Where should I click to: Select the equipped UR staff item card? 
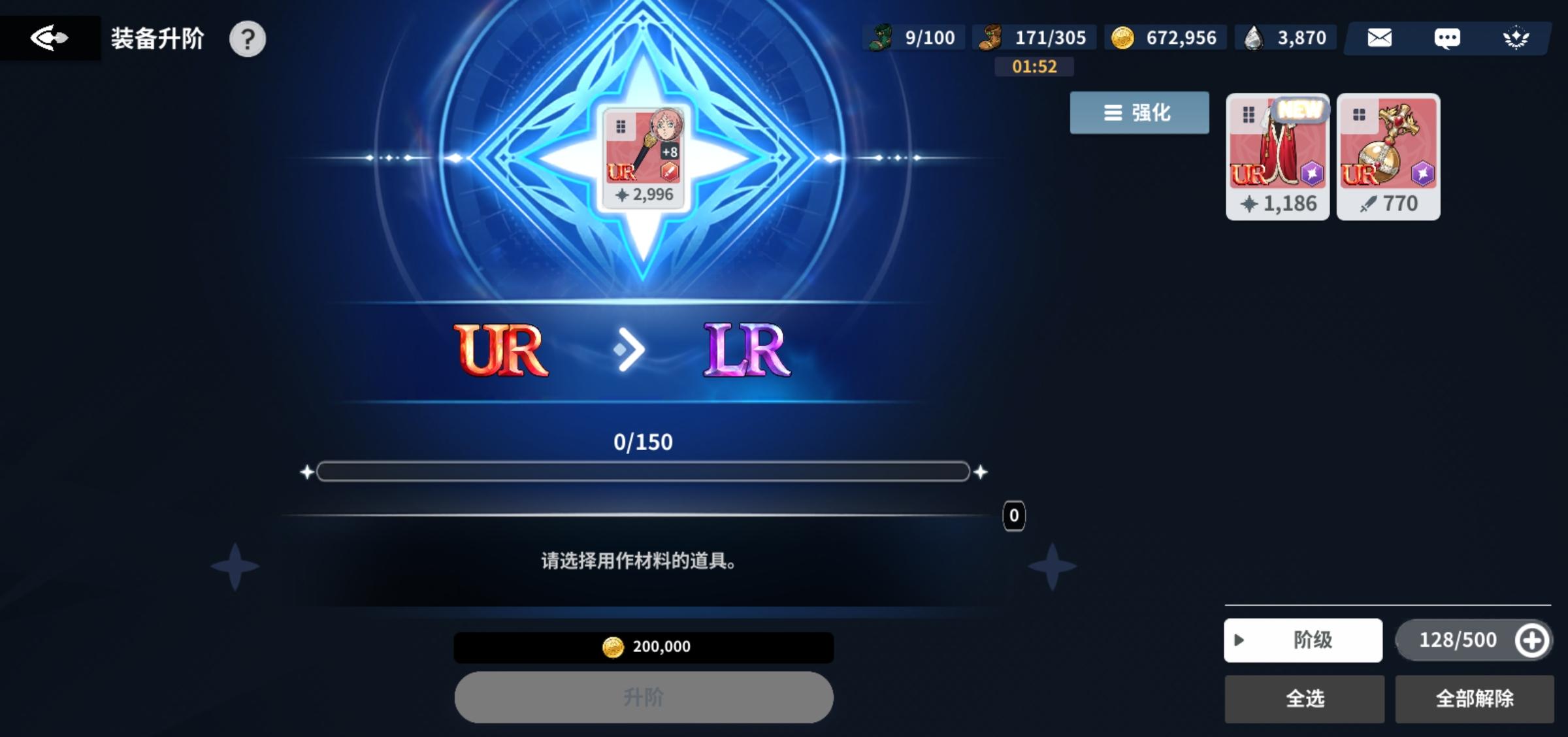pyautogui.click(x=644, y=157)
